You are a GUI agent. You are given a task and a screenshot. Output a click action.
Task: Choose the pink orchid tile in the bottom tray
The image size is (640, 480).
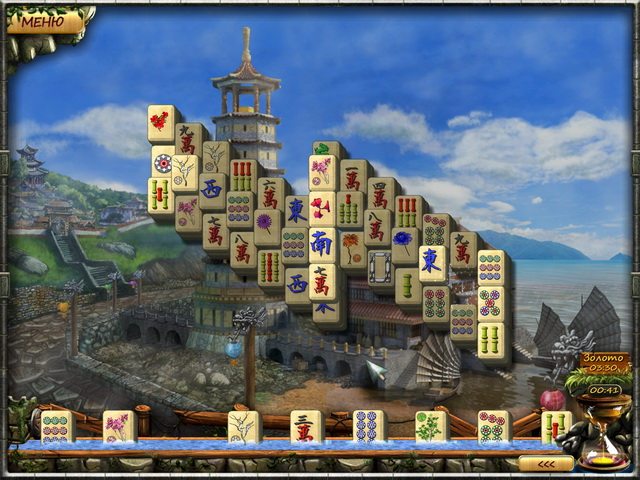(x=116, y=425)
